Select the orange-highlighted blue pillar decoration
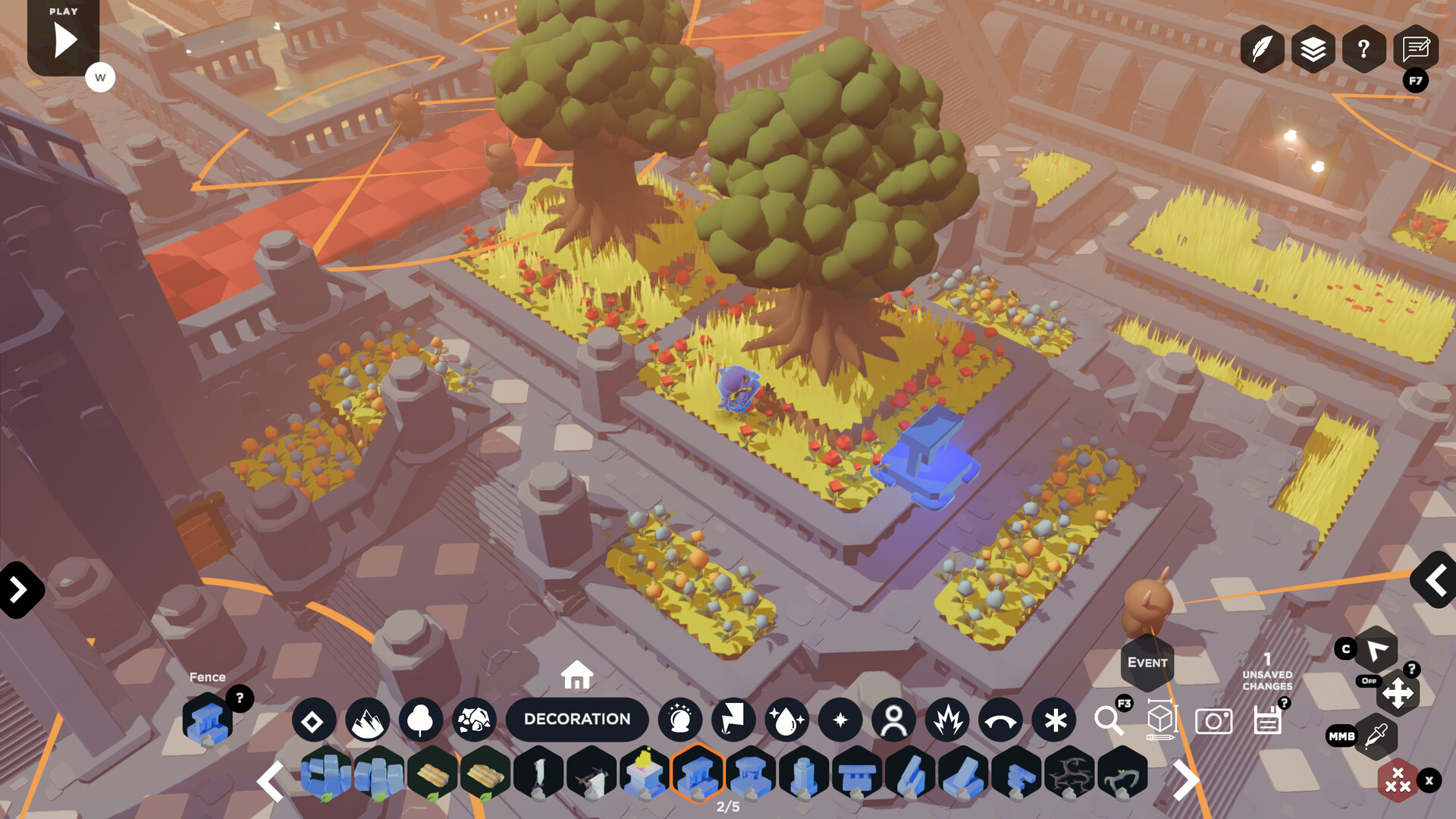1456x819 pixels. point(699,777)
